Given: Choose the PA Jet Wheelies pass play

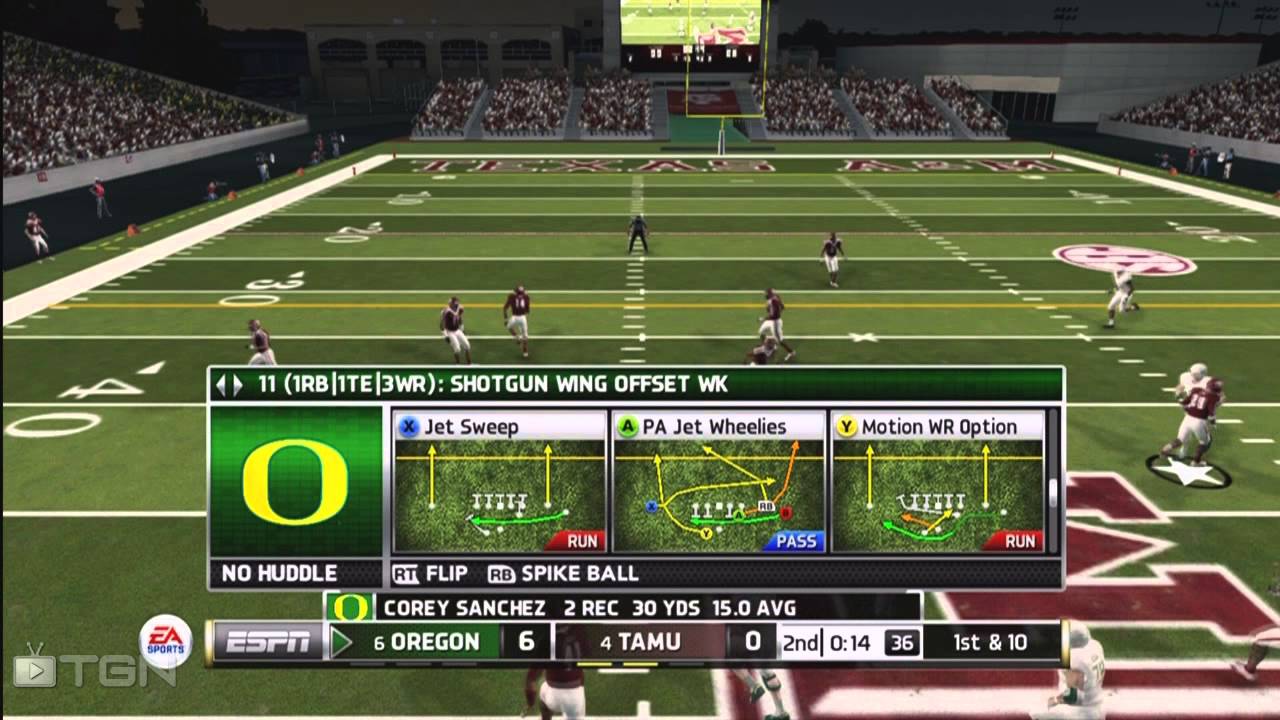Looking at the screenshot, I should (718, 481).
